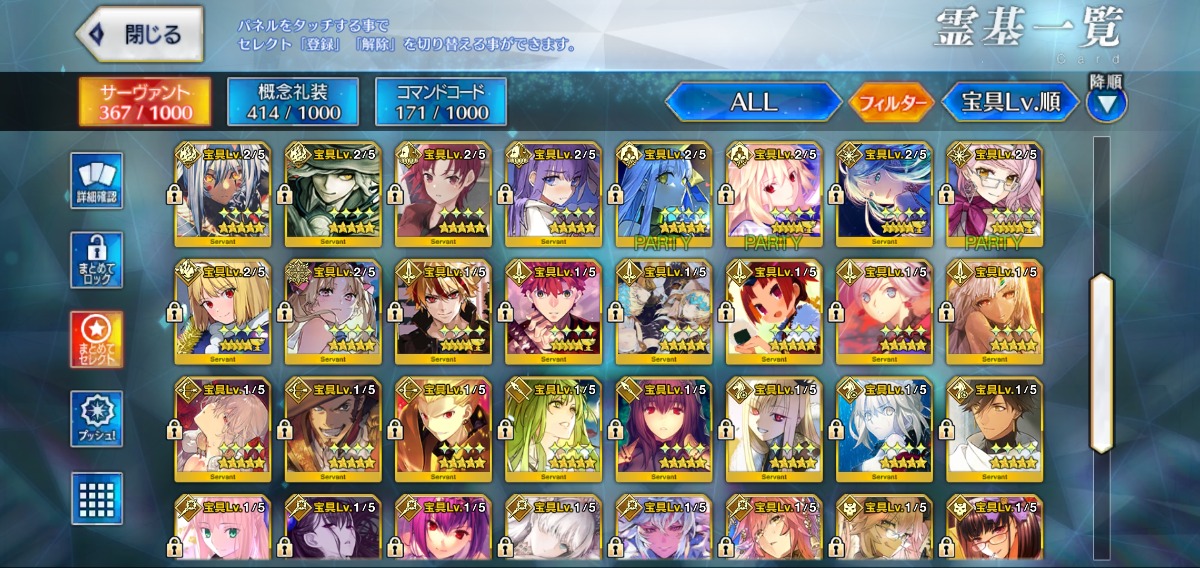Tap the プッシュ! button

(x=97, y=419)
